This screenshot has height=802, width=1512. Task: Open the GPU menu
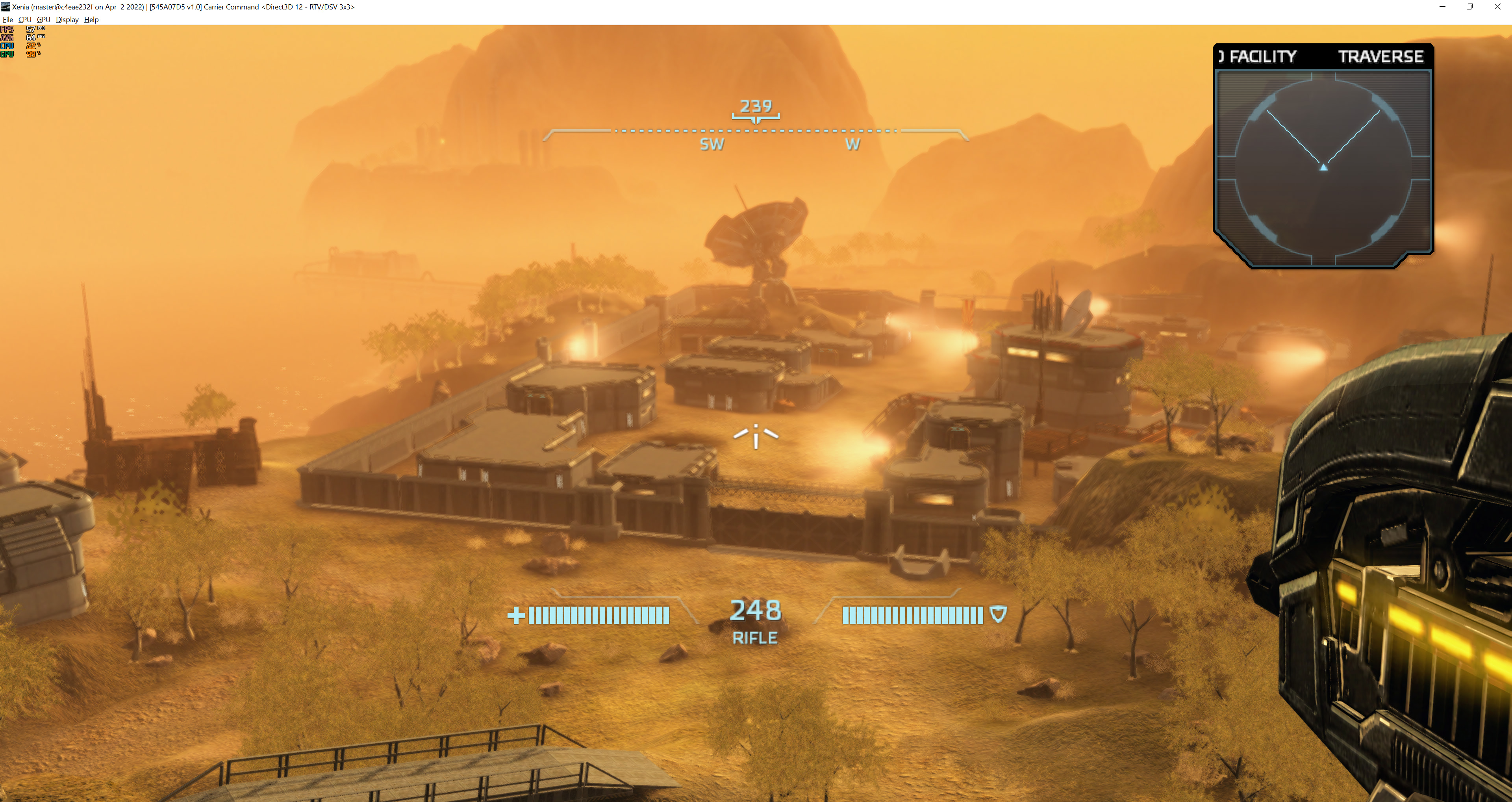43,19
